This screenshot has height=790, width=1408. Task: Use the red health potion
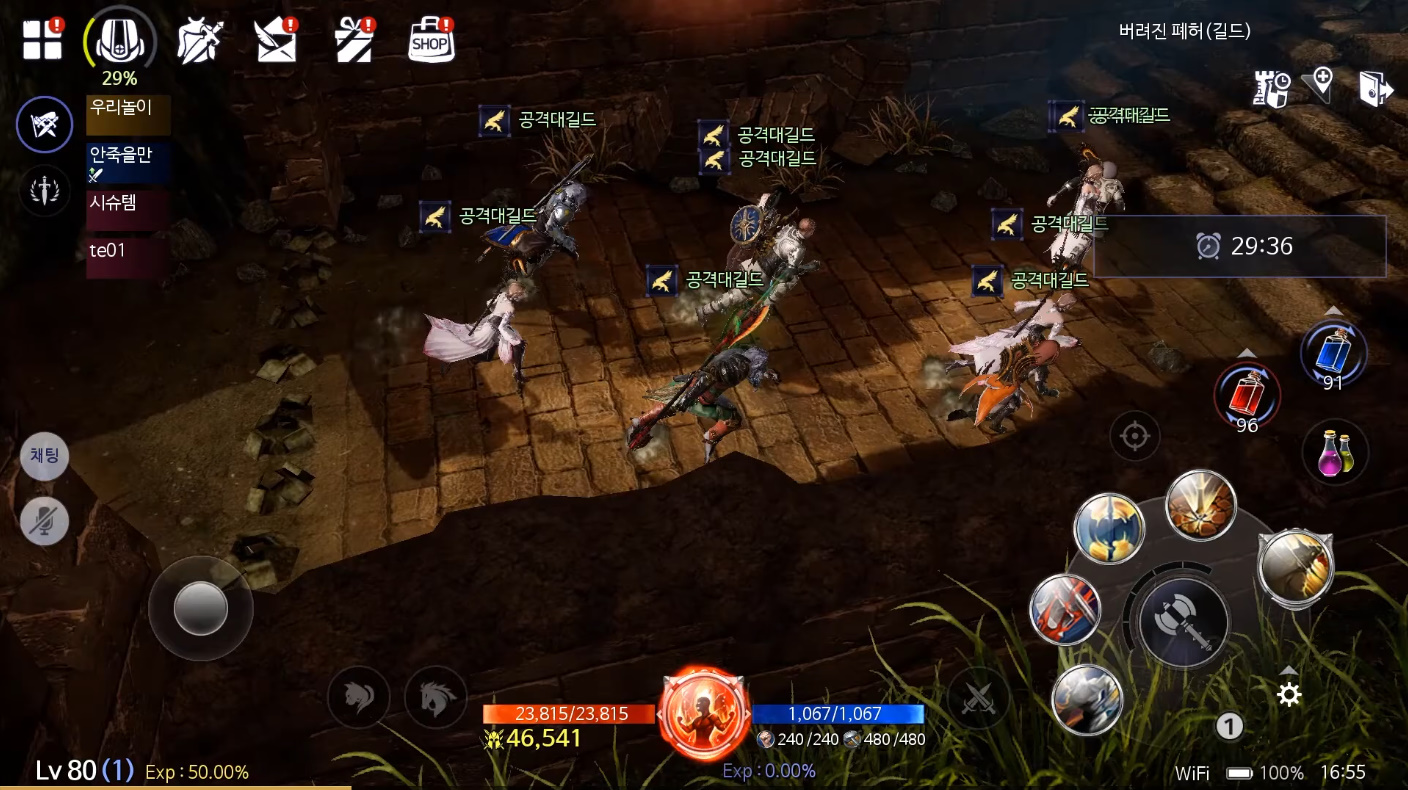(1247, 392)
